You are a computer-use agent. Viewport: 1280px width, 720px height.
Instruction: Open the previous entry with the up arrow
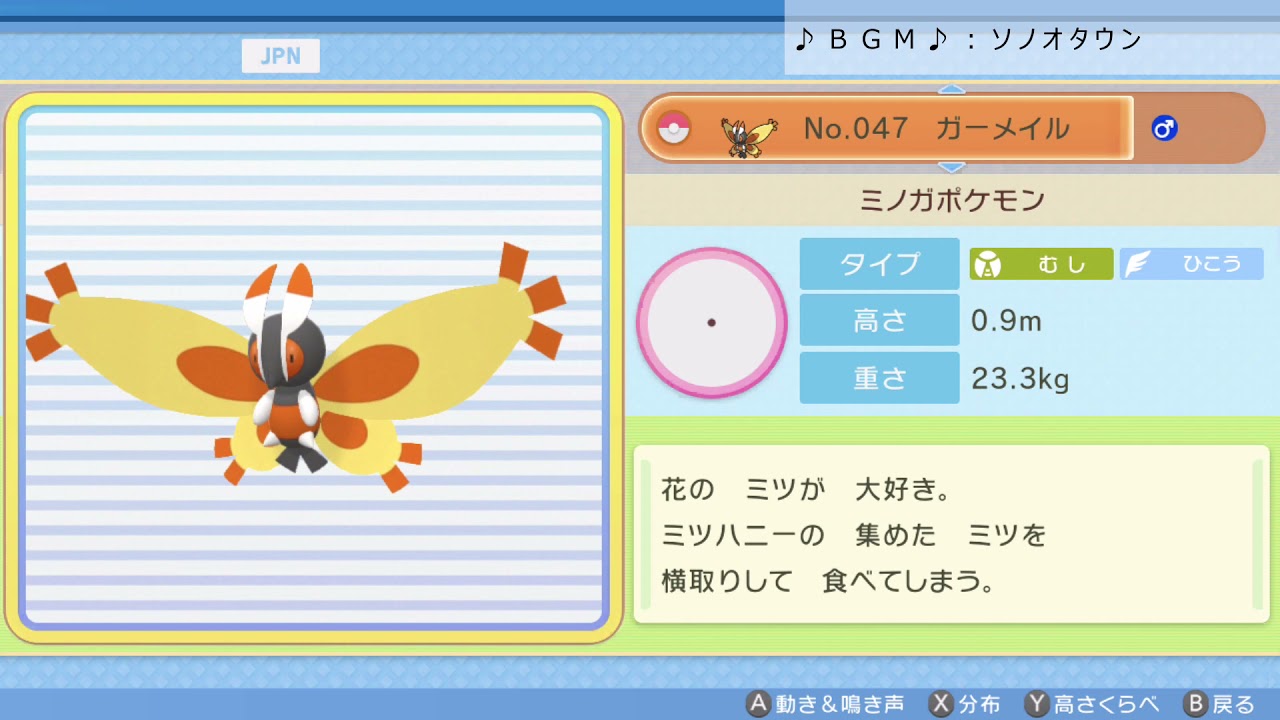[x=950, y=88]
